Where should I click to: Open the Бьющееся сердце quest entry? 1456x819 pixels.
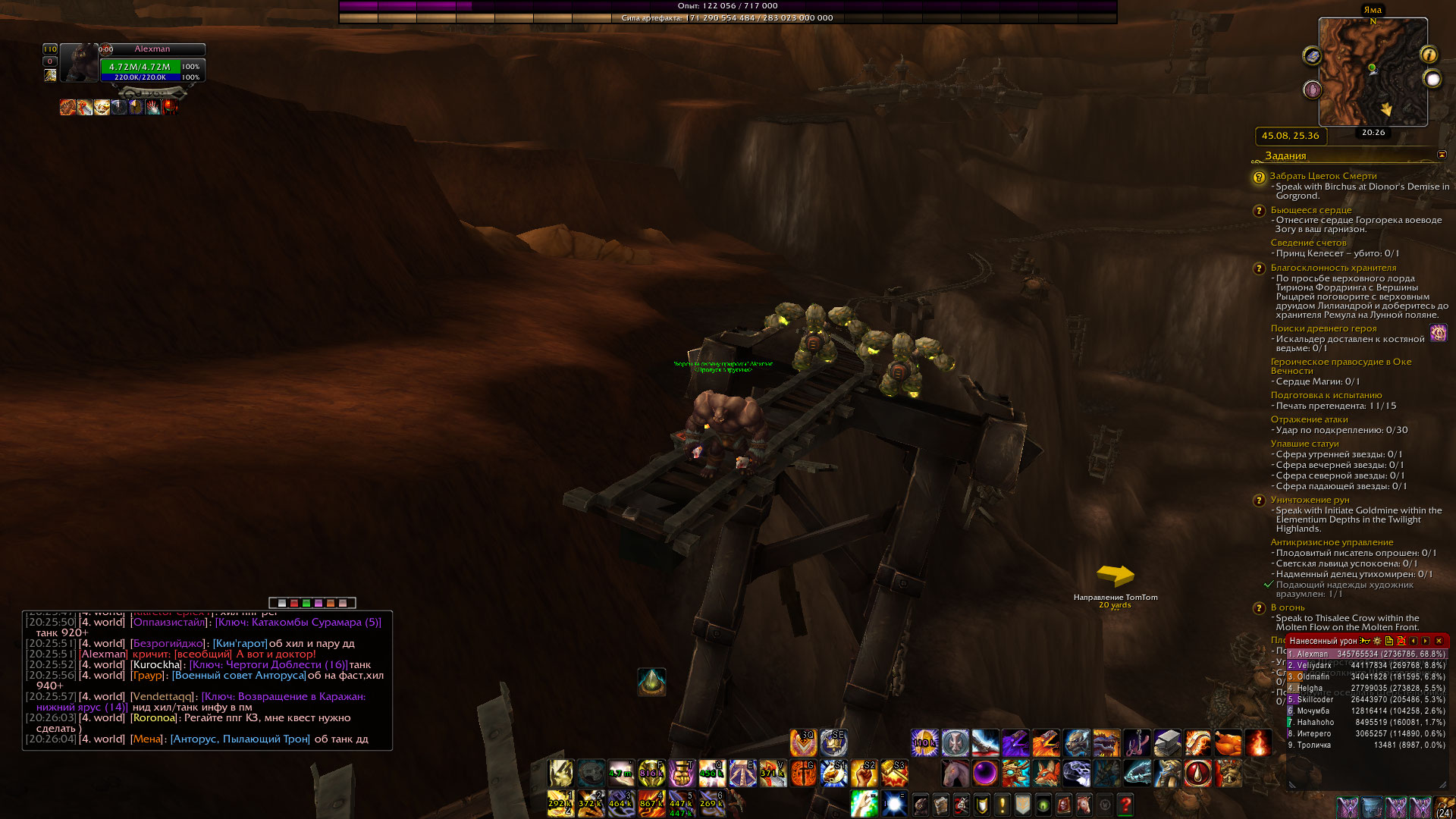tap(1310, 210)
